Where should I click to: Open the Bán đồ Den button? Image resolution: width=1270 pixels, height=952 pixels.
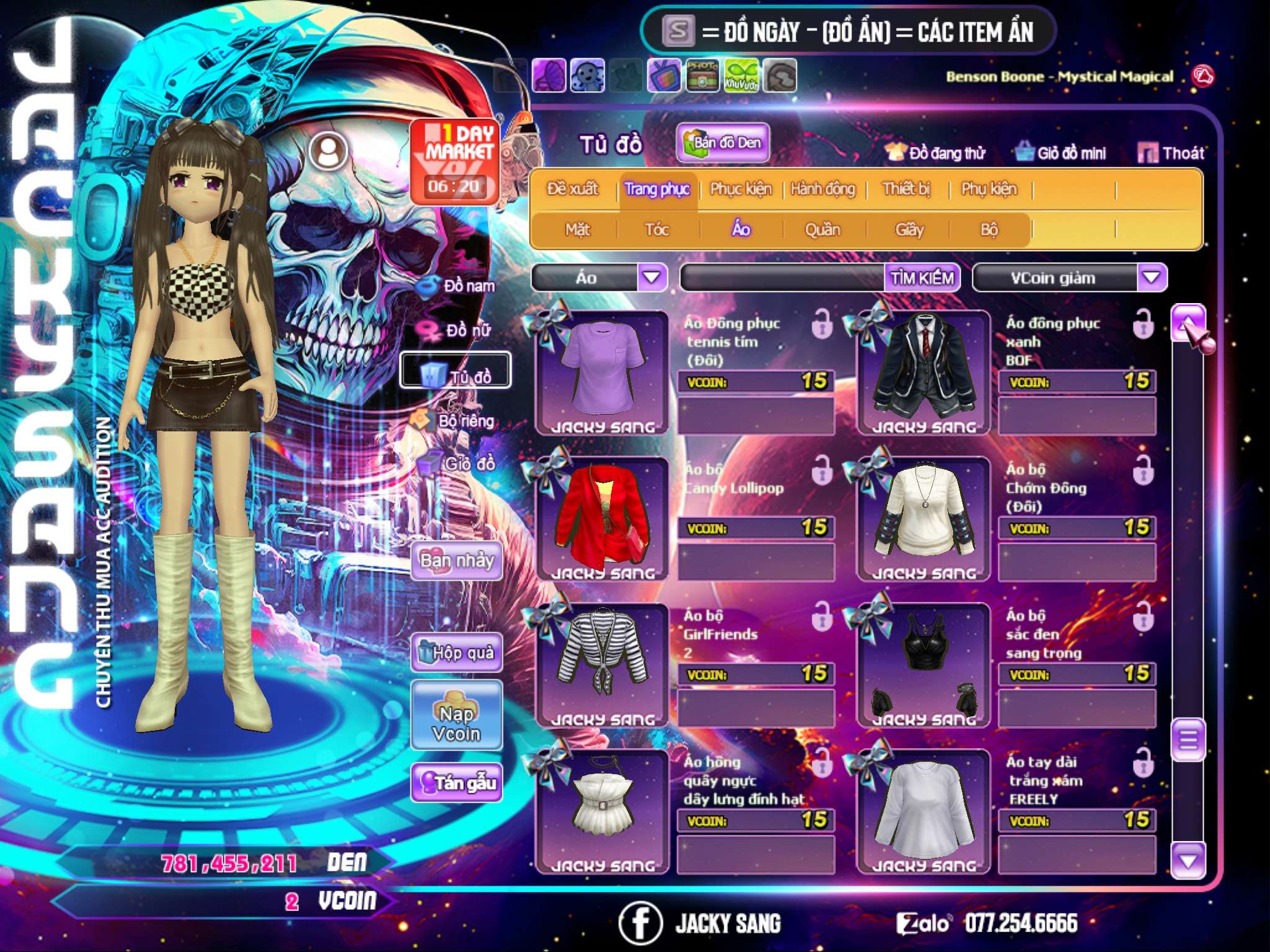(x=722, y=143)
